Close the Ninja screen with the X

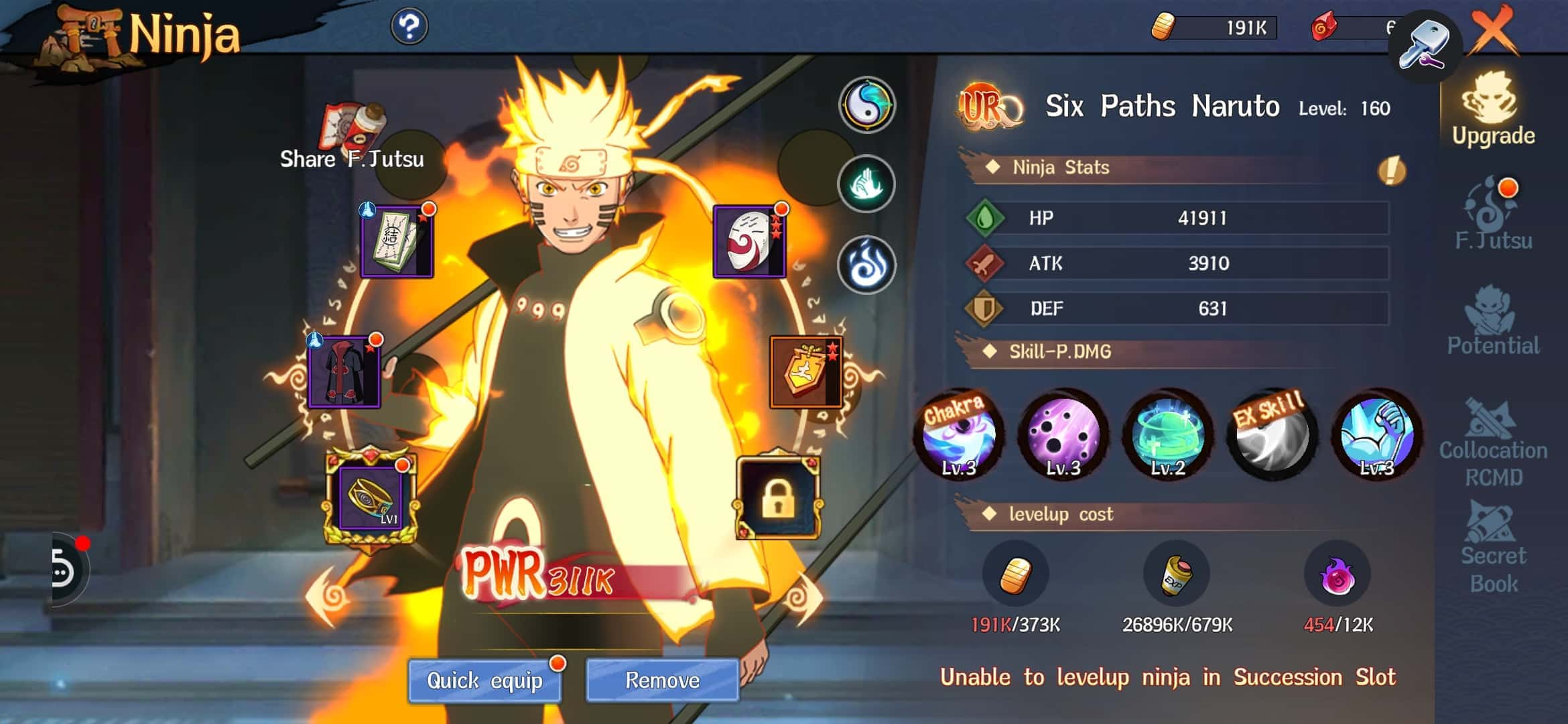tap(1494, 30)
